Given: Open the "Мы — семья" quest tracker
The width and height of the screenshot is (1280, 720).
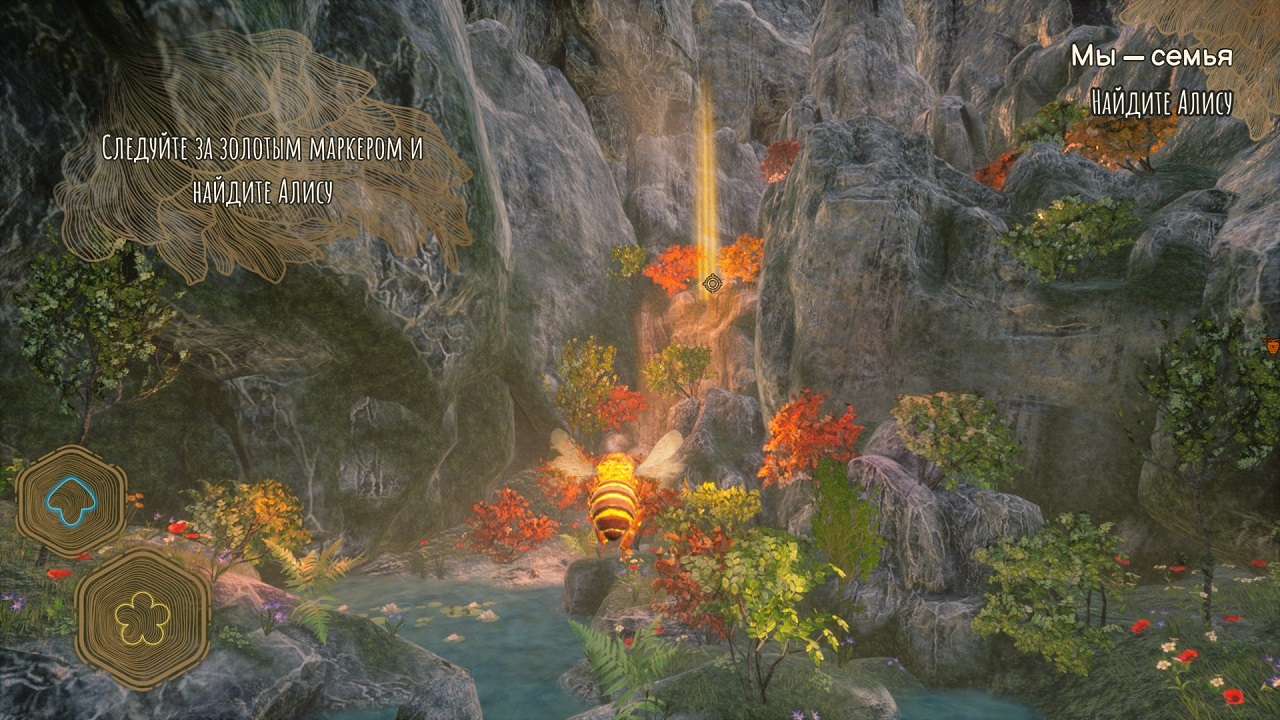Looking at the screenshot, I should (1151, 57).
